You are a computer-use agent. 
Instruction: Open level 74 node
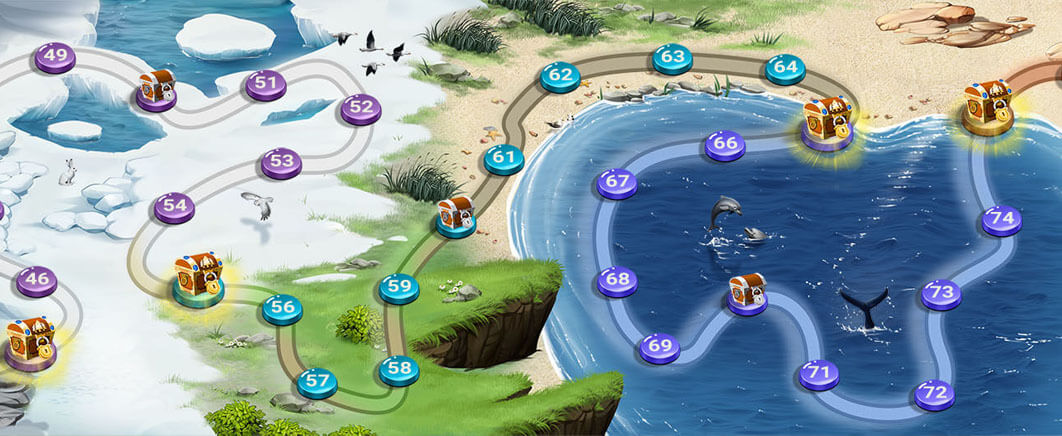(x=1001, y=220)
